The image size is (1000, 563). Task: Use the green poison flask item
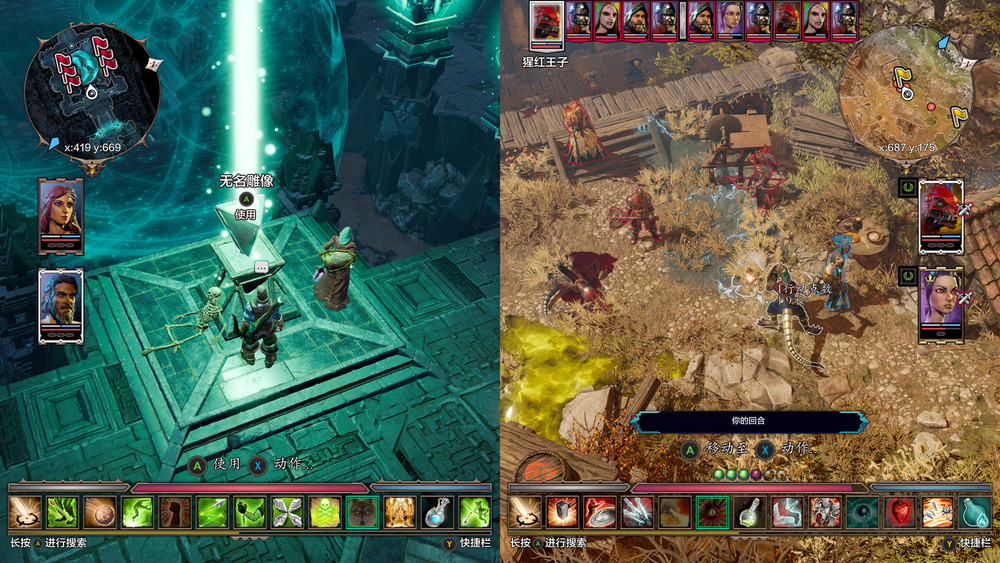(749, 512)
